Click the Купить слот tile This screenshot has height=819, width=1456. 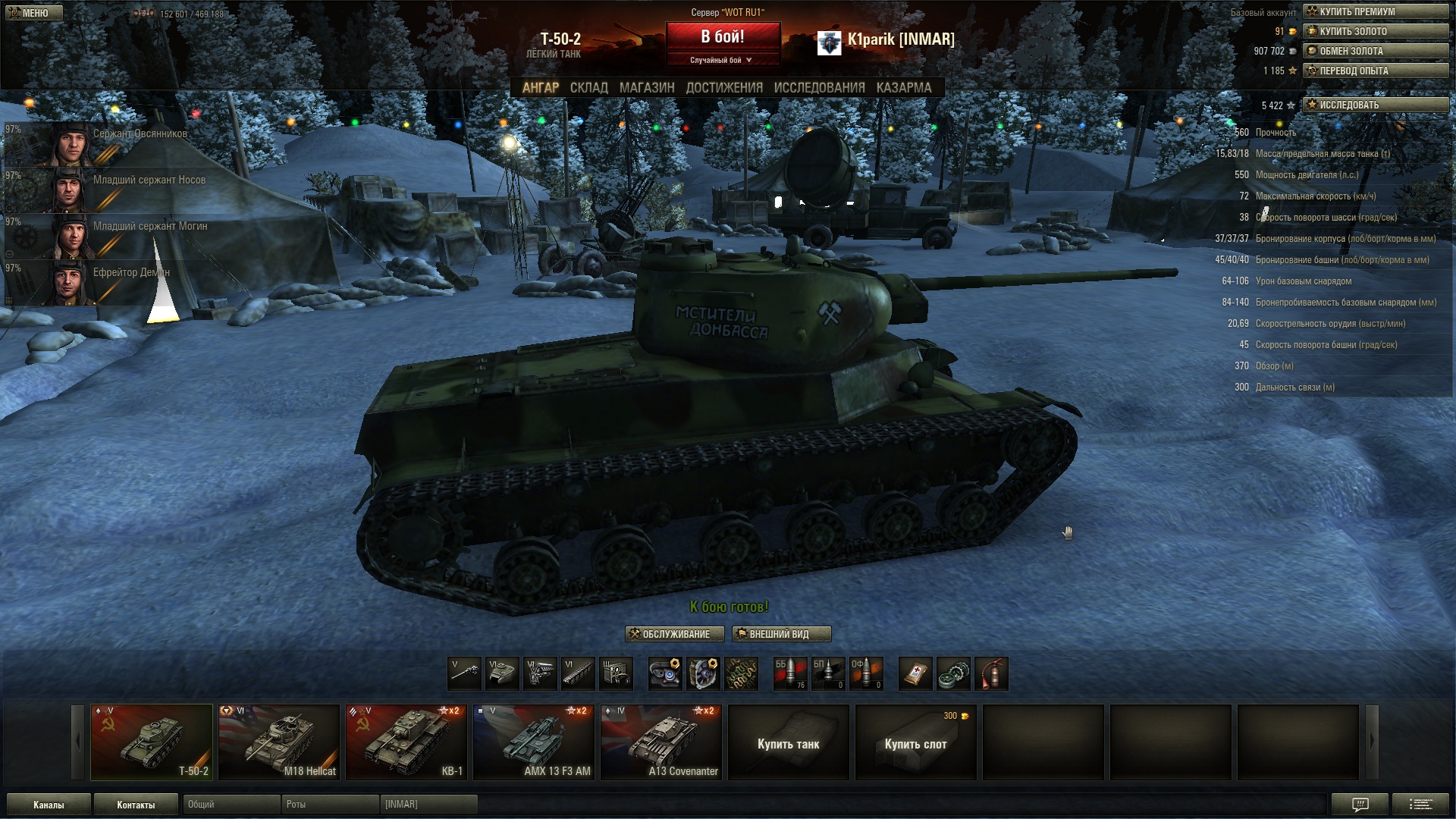click(915, 743)
